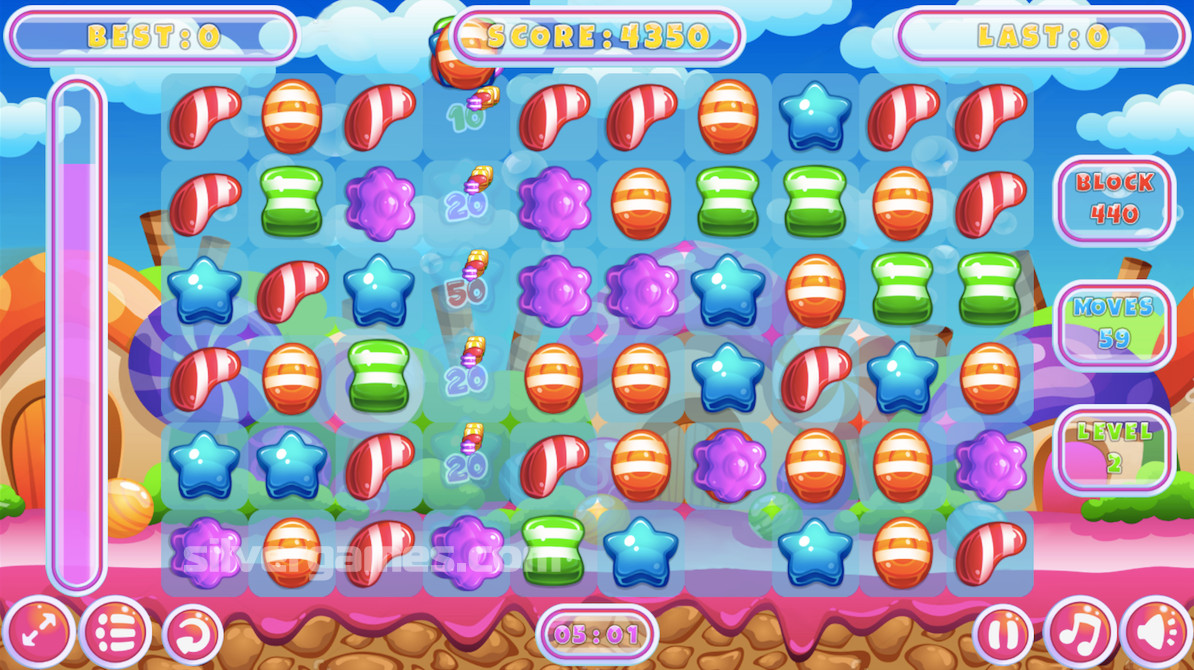The height and width of the screenshot is (670, 1194).
Task: Pick the green candy in the bottom row
Action: tap(553, 551)
